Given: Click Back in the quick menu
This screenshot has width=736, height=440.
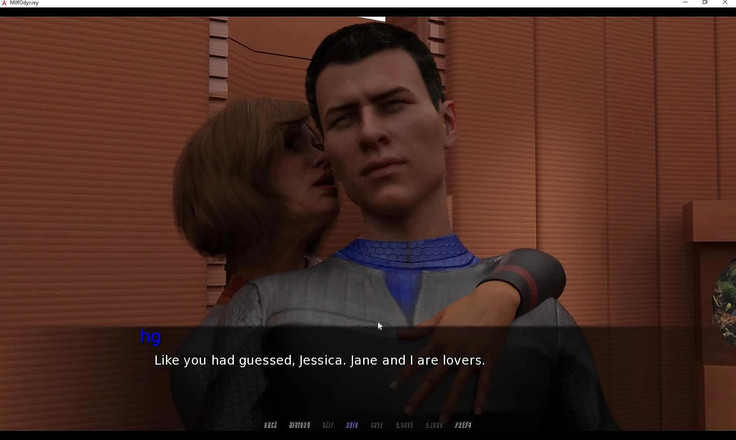Looking at the screenshot, I should pos(270,425).
